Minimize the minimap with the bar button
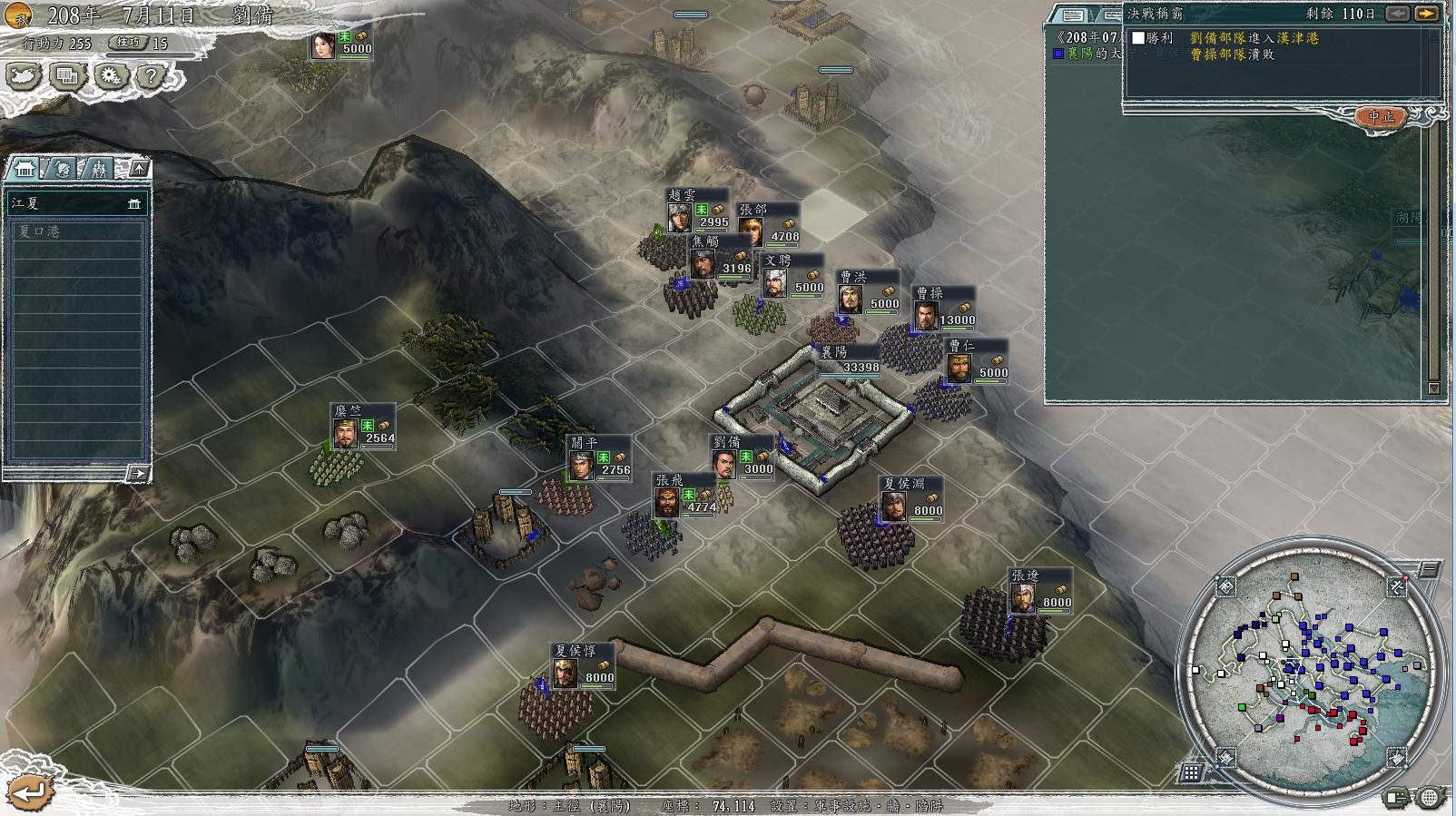This screenshot has width=1456, height=816. click(1428, 570)
